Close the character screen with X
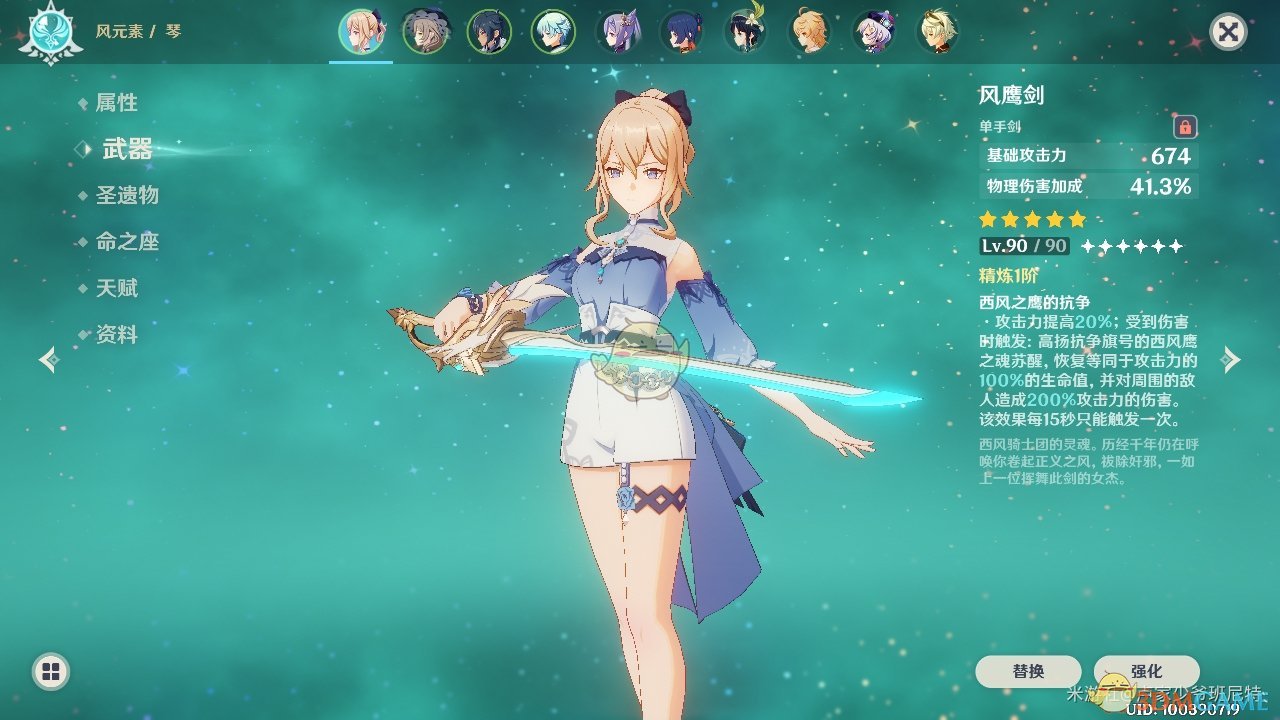Viewport: 1280px width, 720px height. click(x=1228, y=32)
